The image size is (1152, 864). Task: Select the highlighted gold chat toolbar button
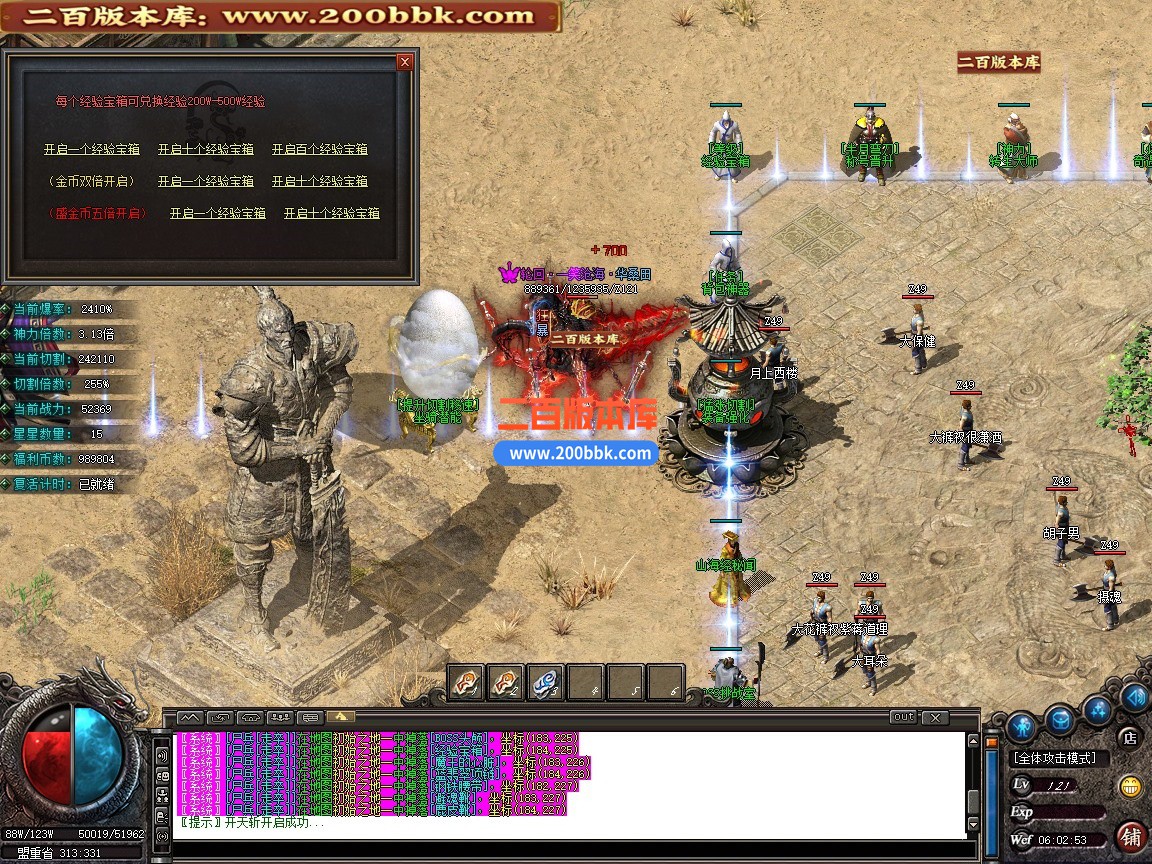tap(340, 717)
